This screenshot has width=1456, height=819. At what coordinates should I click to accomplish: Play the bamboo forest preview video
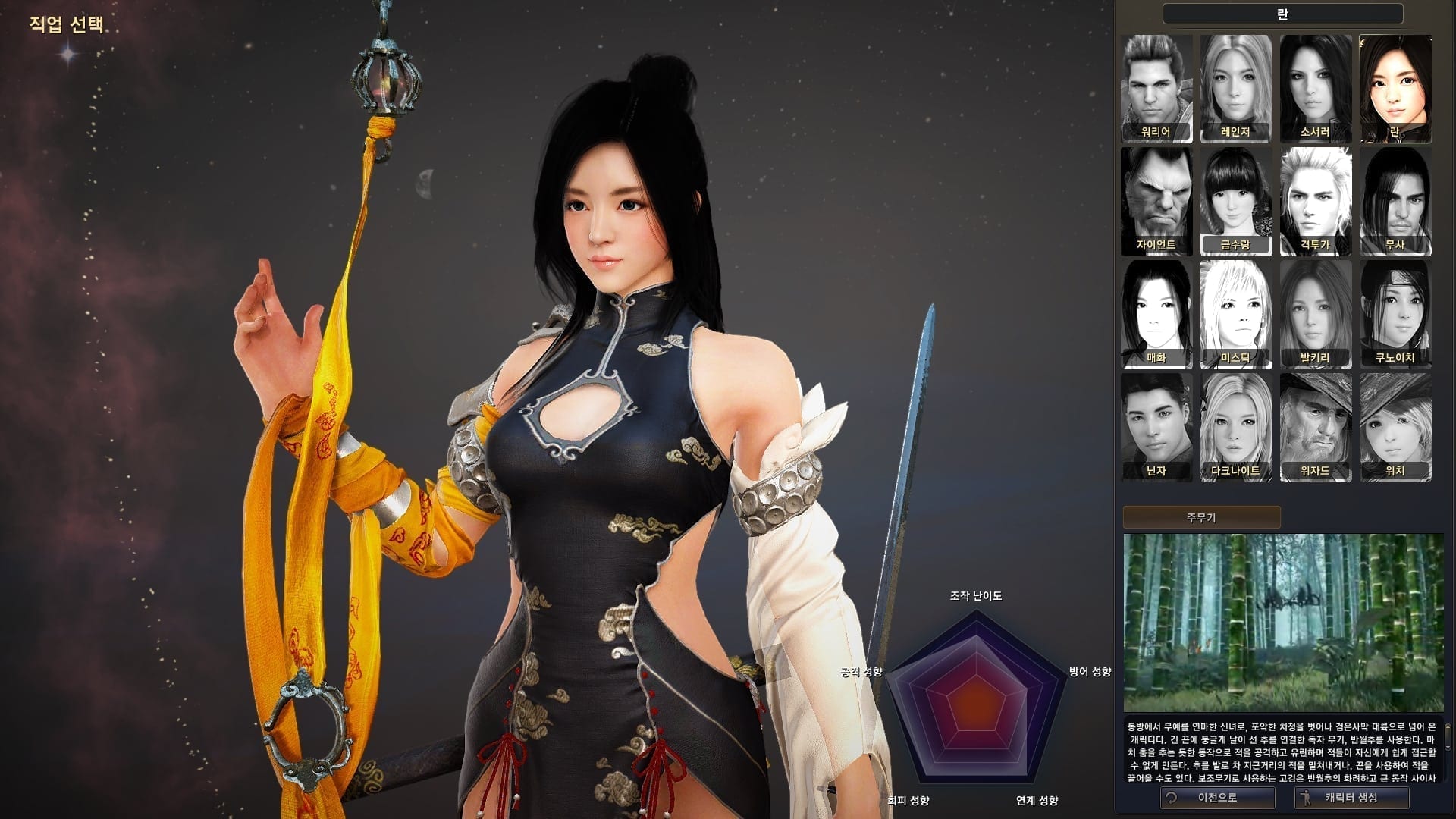(1283, 623)
